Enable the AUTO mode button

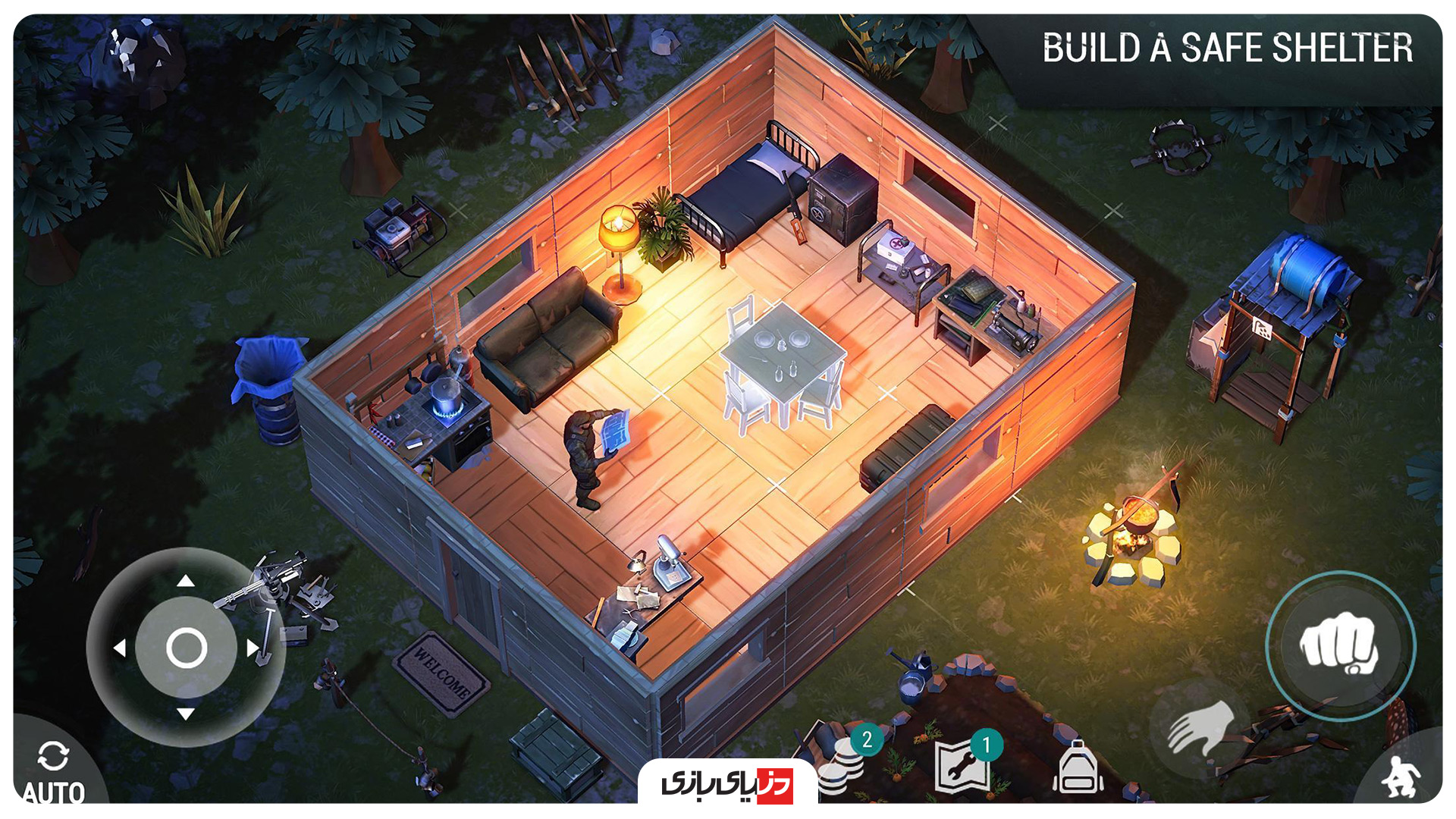(x=53, y=767)
